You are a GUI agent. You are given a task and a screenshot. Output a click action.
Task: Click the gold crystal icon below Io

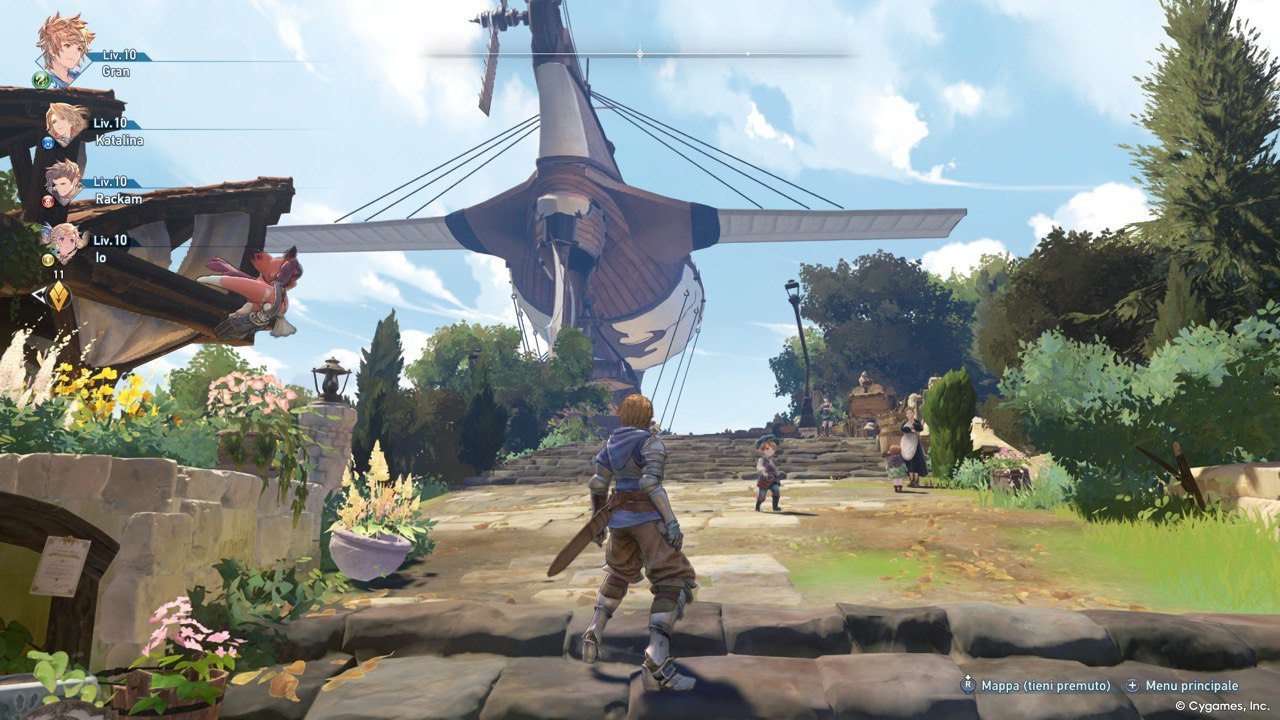58,295
